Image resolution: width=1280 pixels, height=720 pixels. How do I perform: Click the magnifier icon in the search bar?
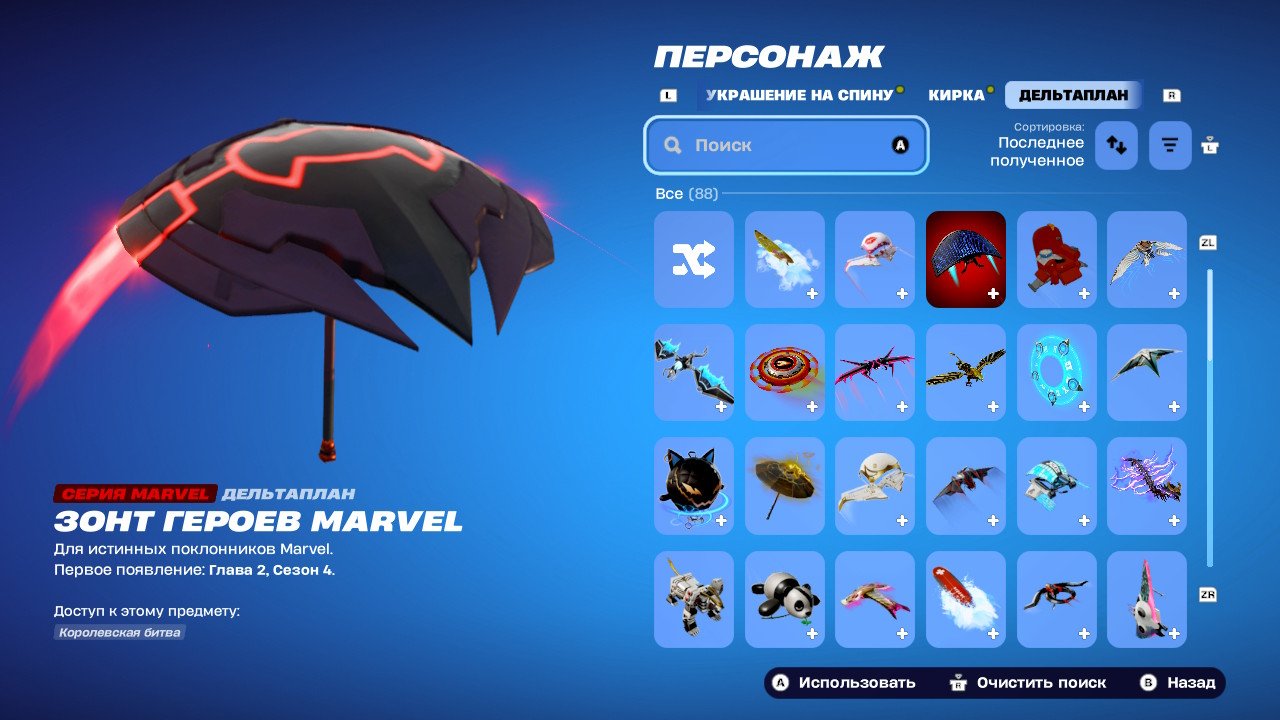(x=672, y=144)
